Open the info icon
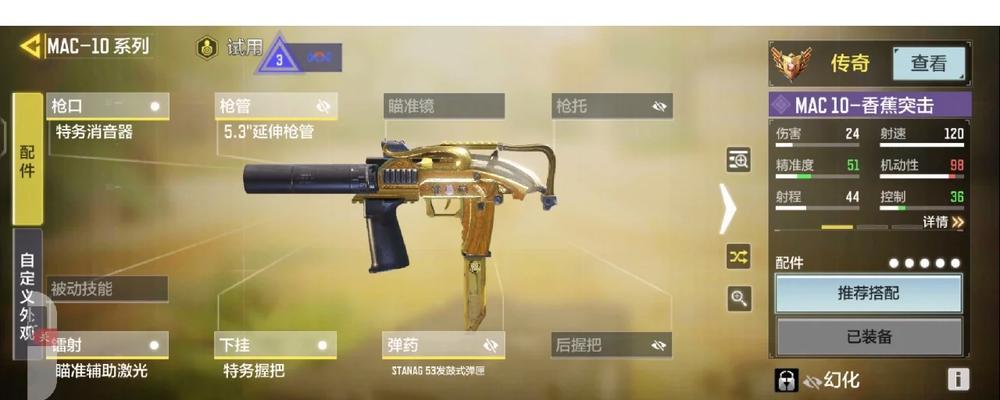Image resolution: width=1000 pixels, height=400 pixels. coord(958,379)
